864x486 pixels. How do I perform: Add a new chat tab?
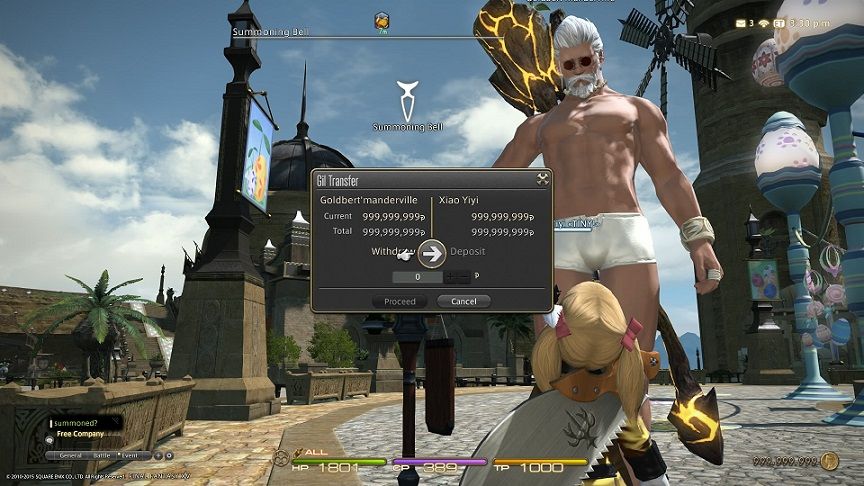pyautogui.click(x=156, y=455)
